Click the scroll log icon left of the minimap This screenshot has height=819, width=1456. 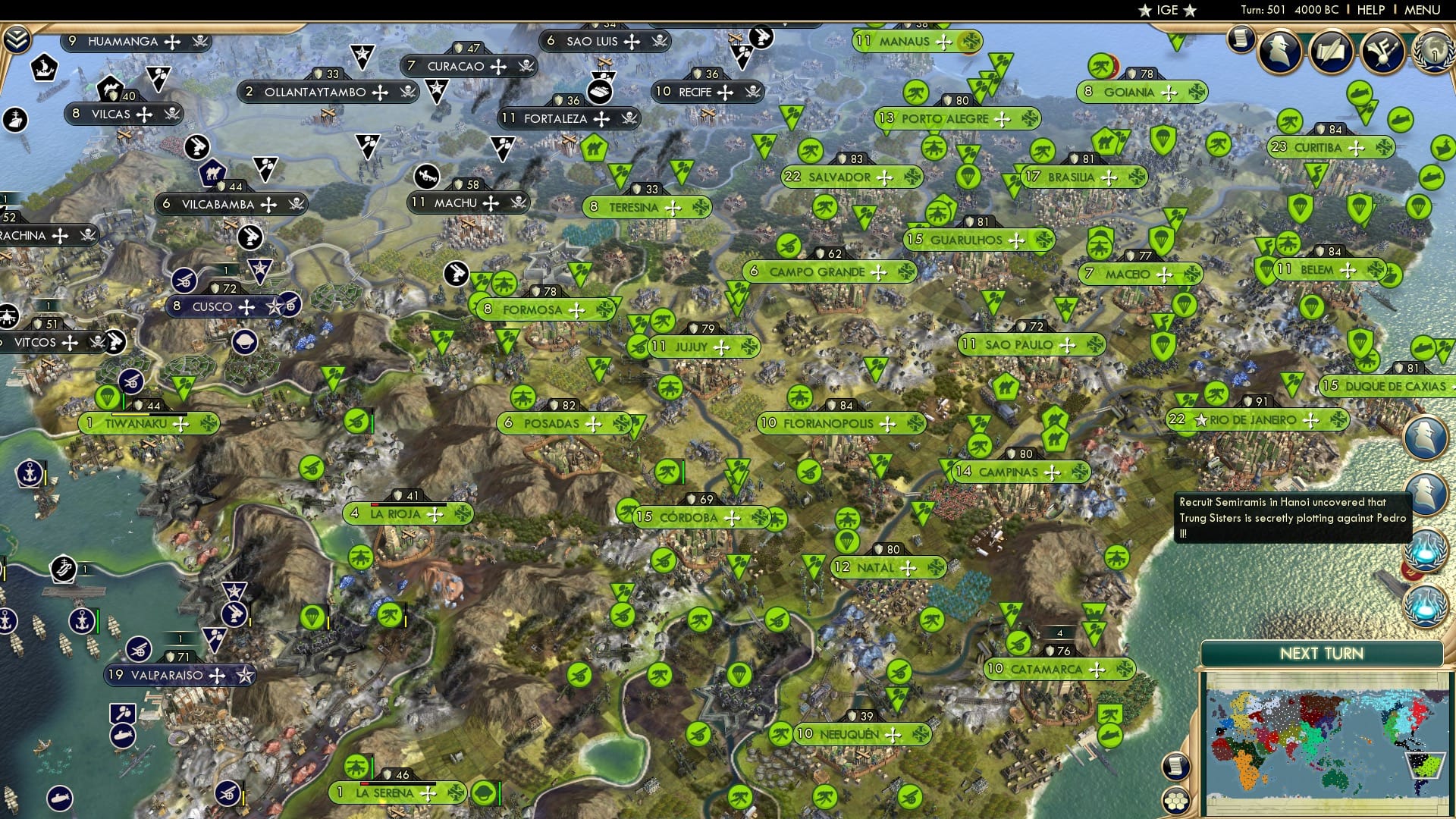tap(1176, 766)
